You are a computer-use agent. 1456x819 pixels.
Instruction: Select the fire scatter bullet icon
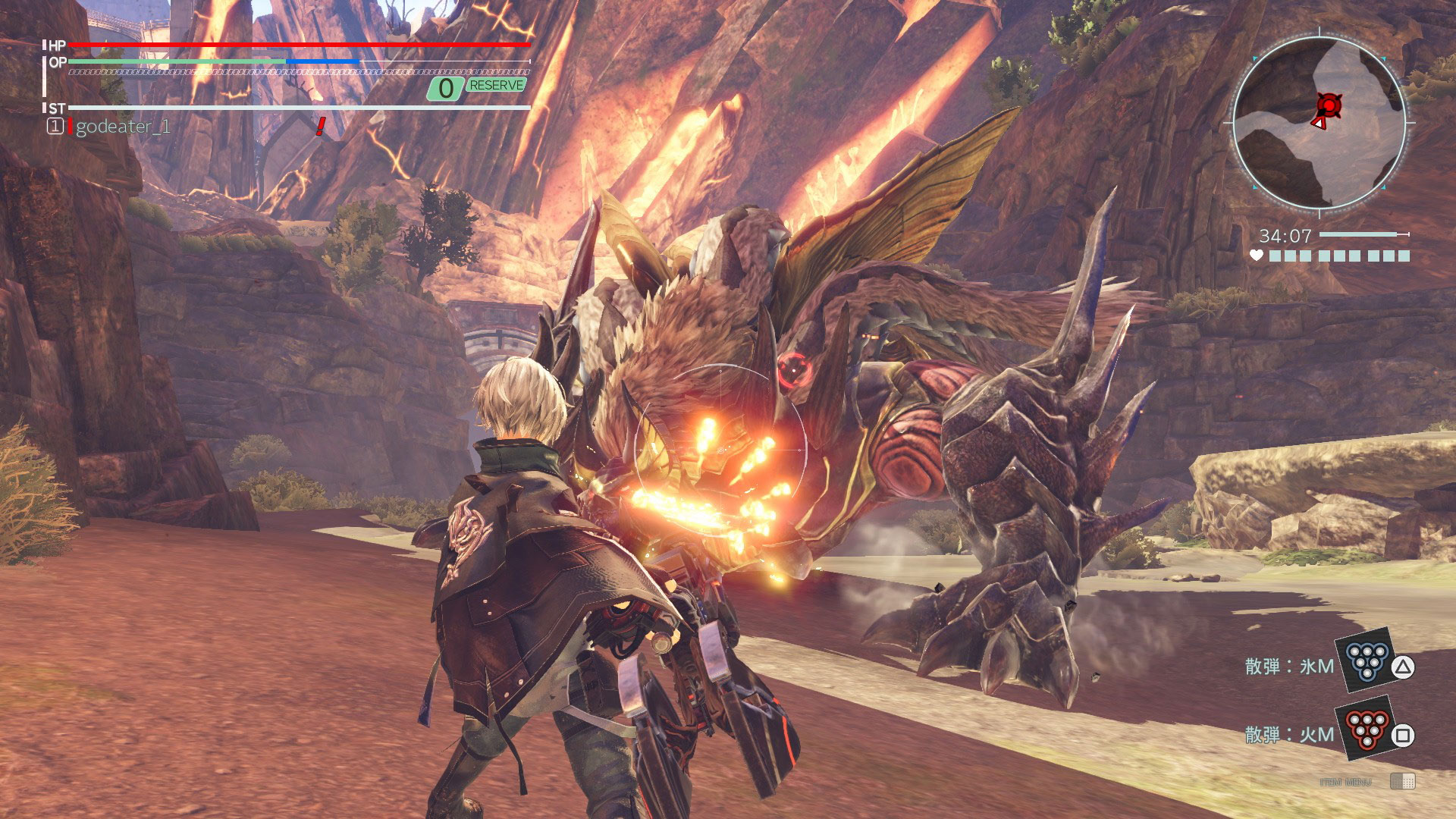pos(1367,728)
